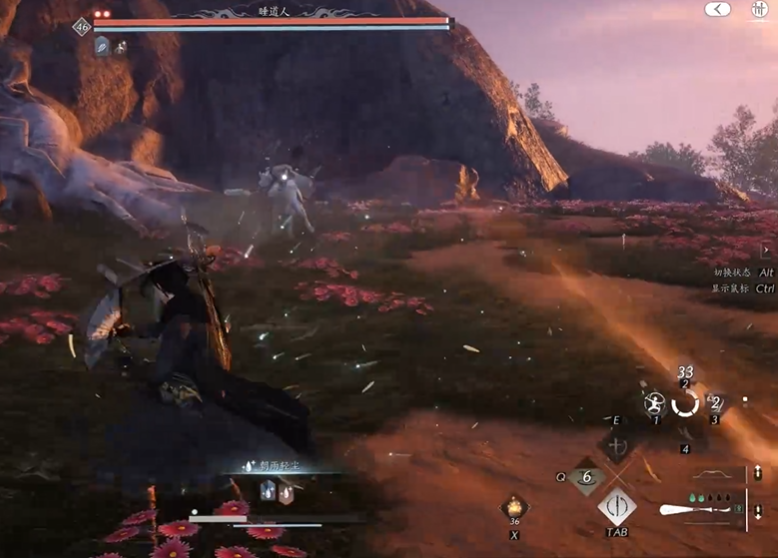Select the circular ring skill icon
Image resolution: width=778 pixels, height=558 pixels.
pyautogui.click(x=685, y=403)
